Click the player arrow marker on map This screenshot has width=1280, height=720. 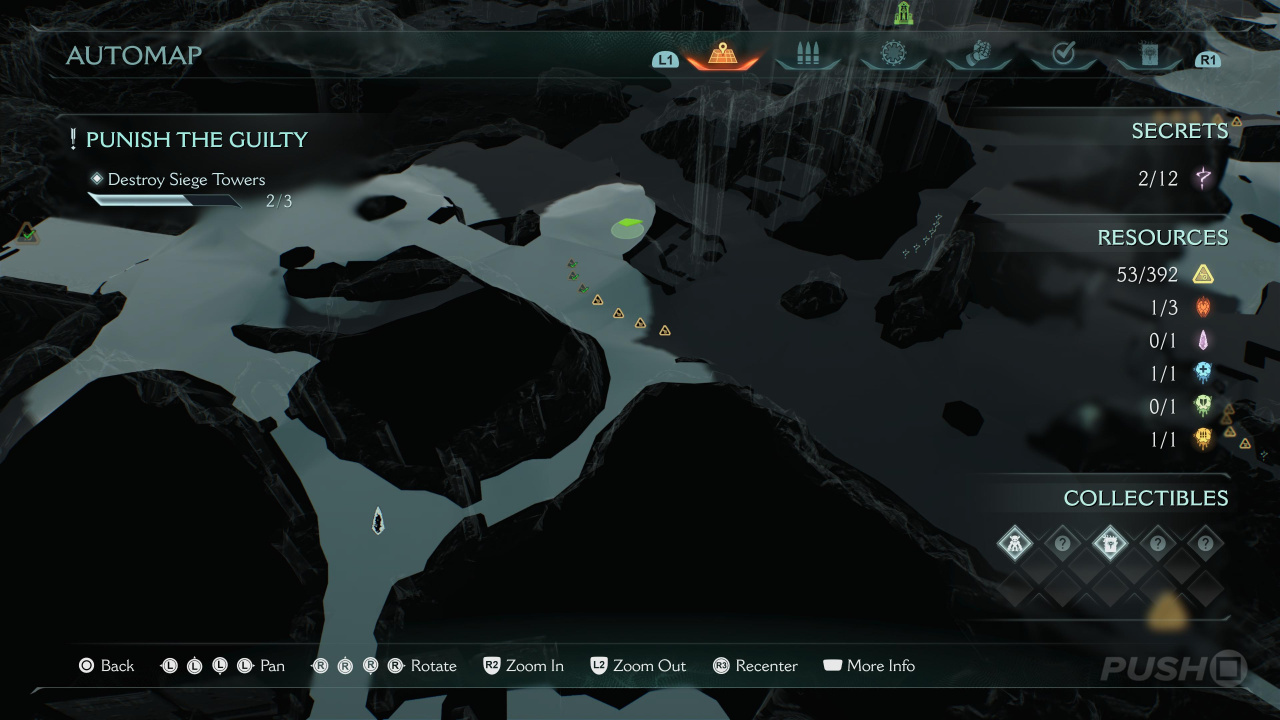point(378,520)
